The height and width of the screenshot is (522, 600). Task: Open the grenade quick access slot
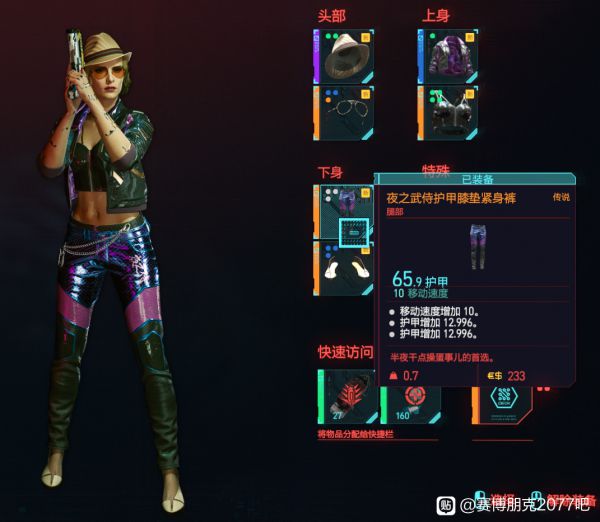point(345,397)
